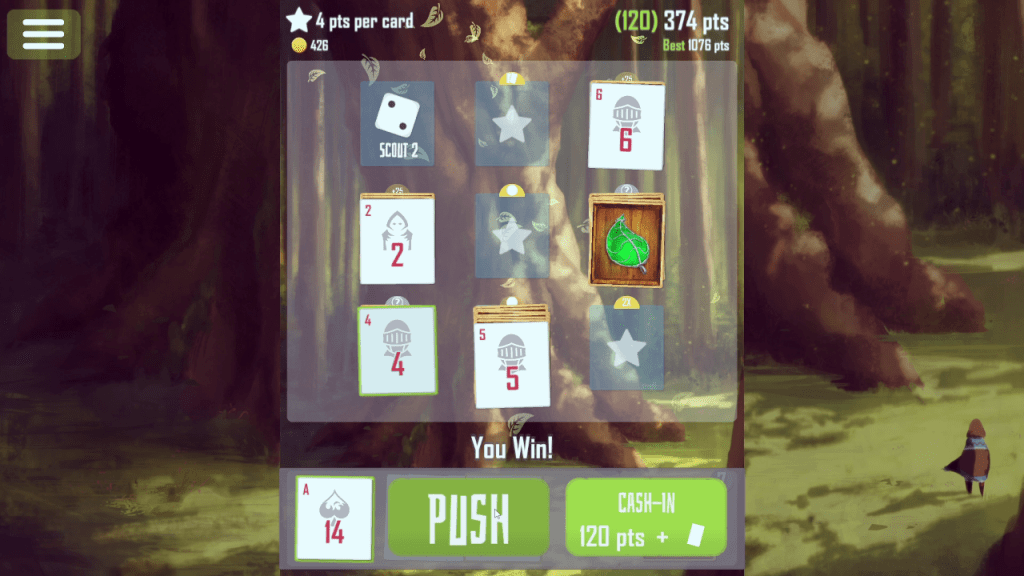Open the hamburger menu
Viewport: 1024px width, 576px height.
43,34
